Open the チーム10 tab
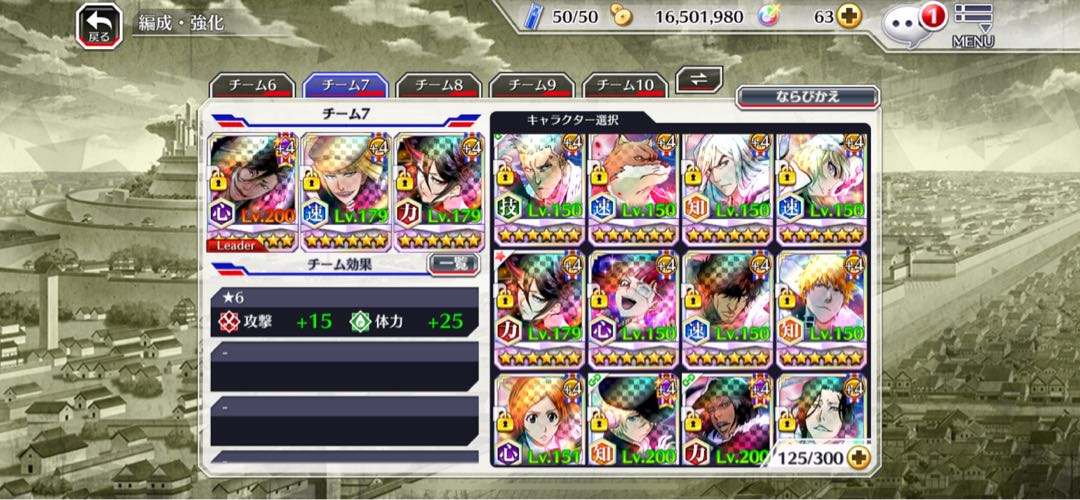This screenshot has height=500, width=1080. tap(625, 85)
